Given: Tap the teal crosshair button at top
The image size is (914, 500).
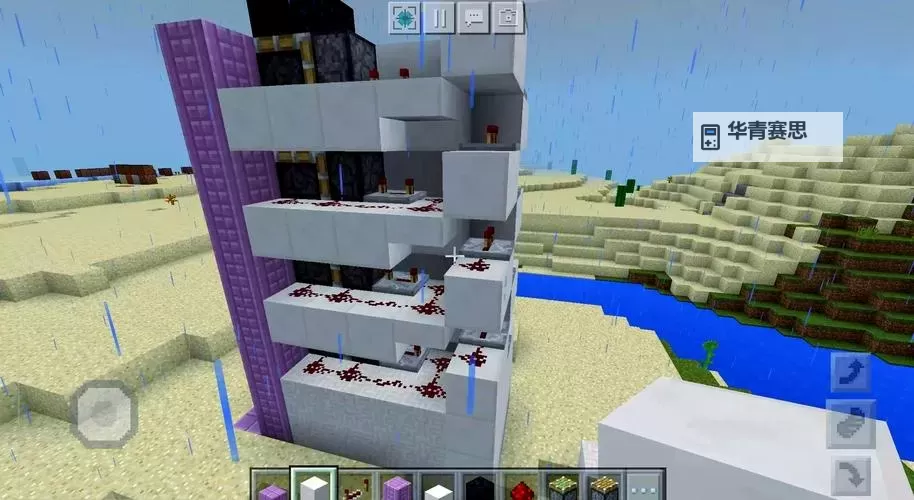Looking at the screenshot, I should point(404,17).
